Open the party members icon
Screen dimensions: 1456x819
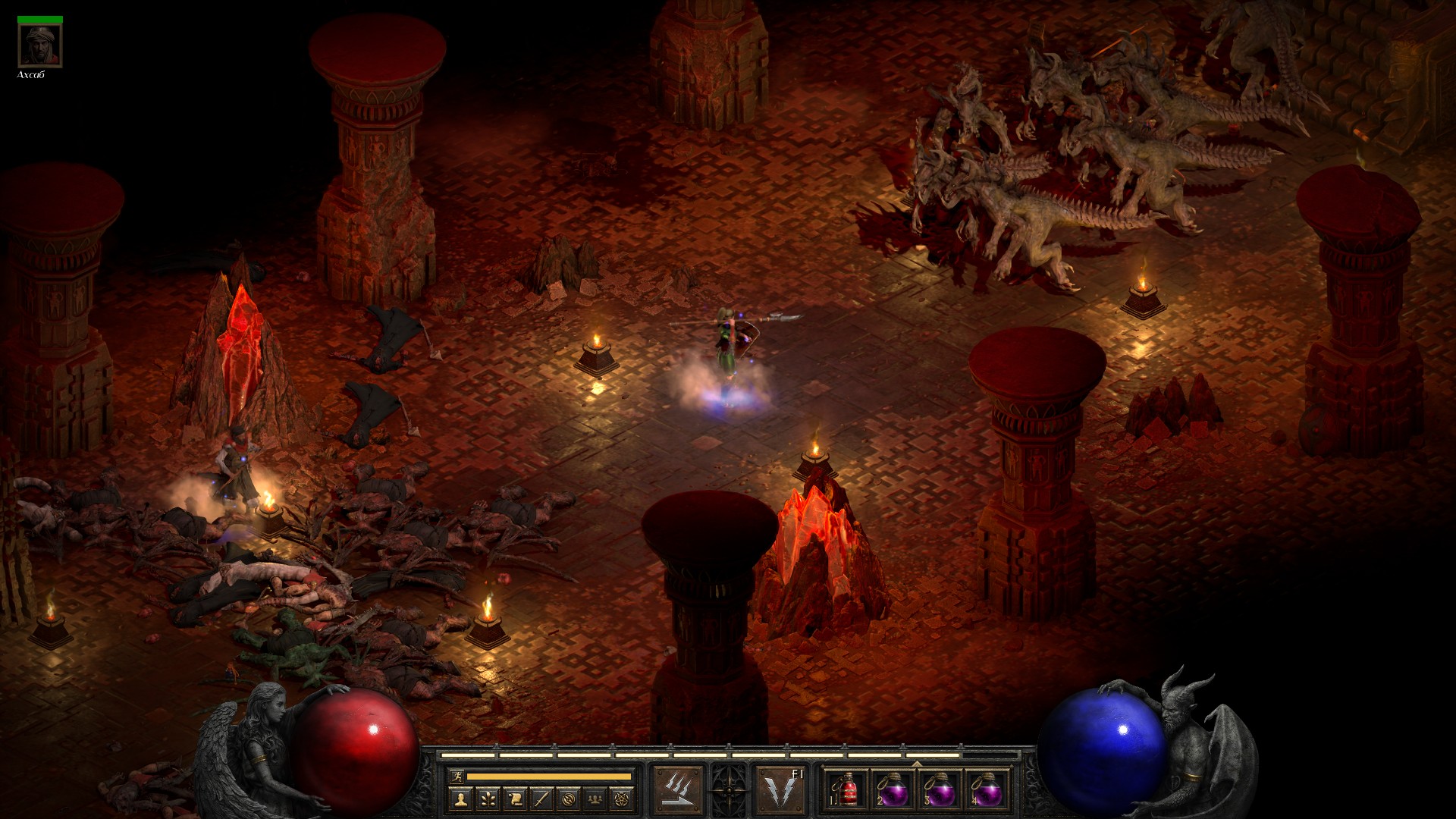click(x=596, y=798)
